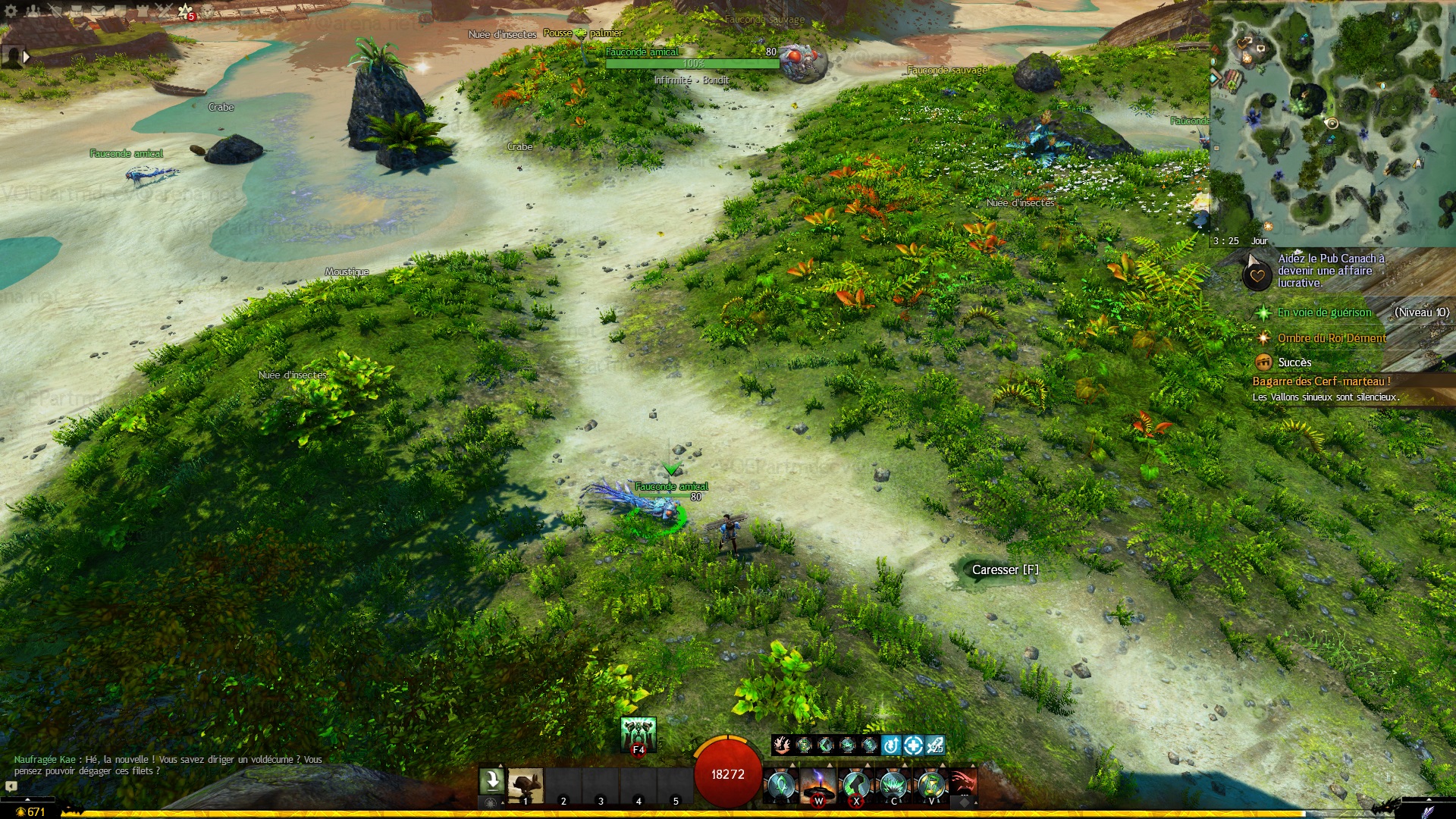The height and width of the screenshot is (819, 1456).
Task: Open the PvP crossed swords icon
Action: point(165,11)
